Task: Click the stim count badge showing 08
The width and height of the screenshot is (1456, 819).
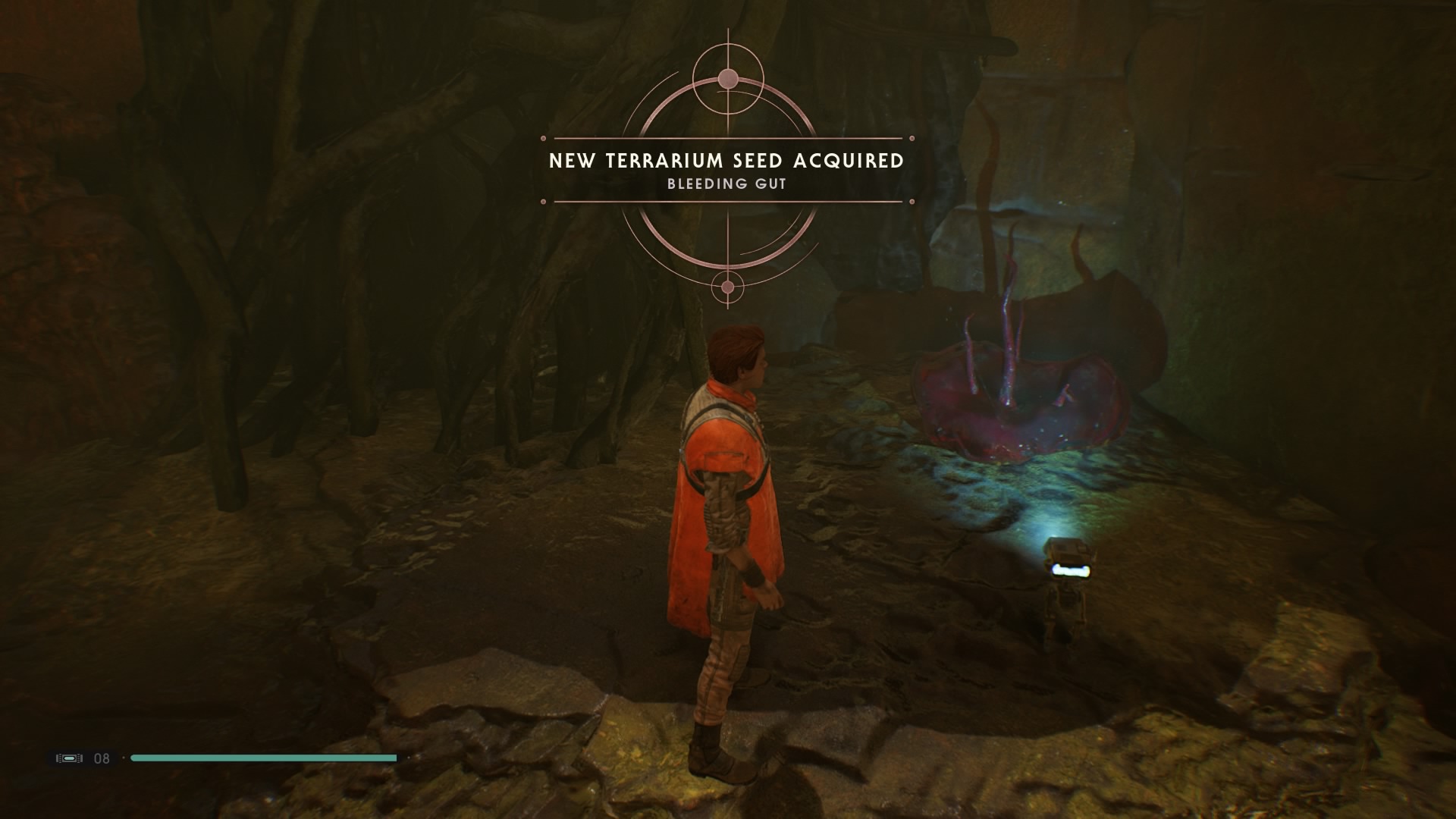Action: click(x=103, y=758)
